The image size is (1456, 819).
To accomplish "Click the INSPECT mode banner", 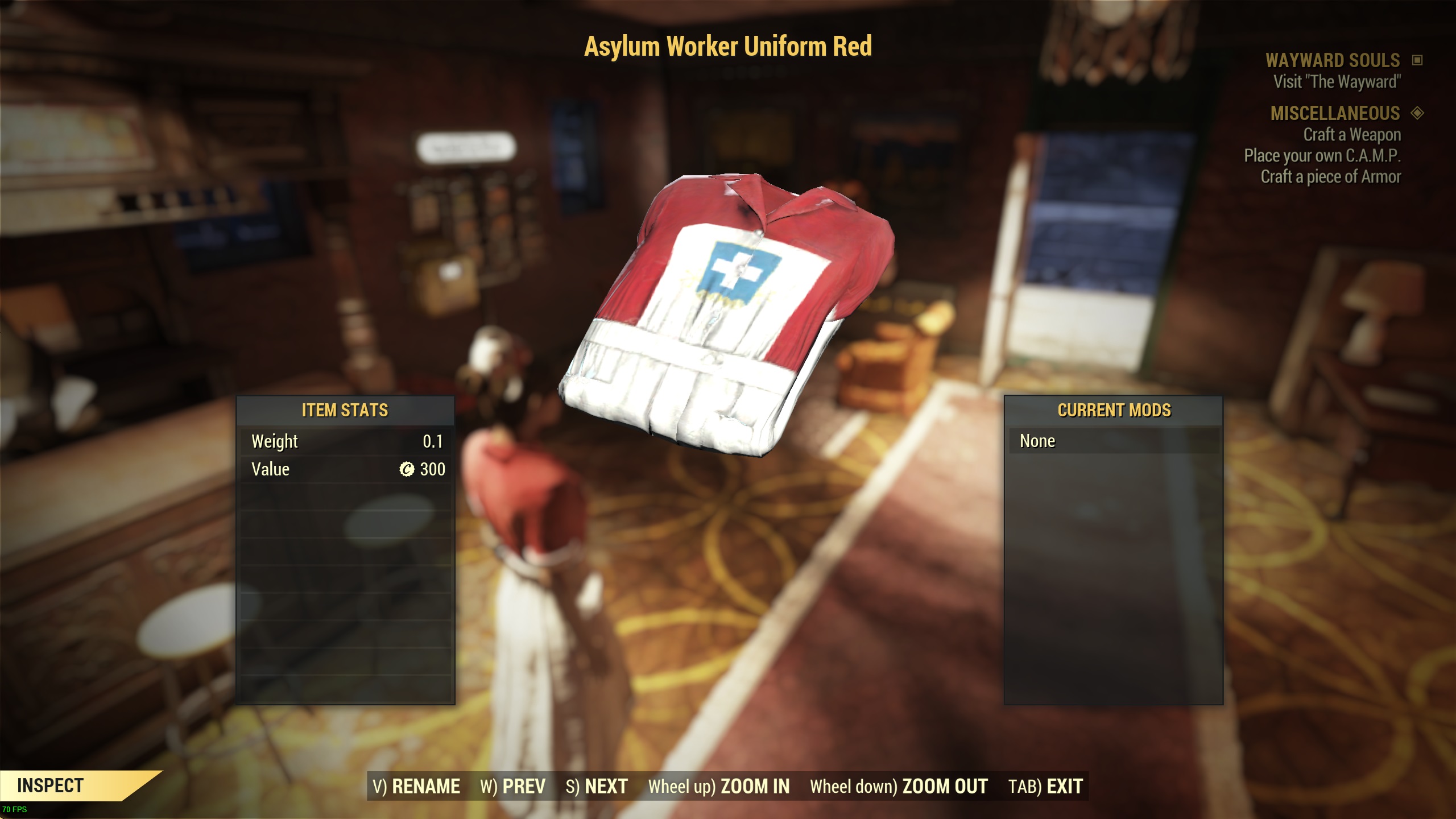I will 51,787.
